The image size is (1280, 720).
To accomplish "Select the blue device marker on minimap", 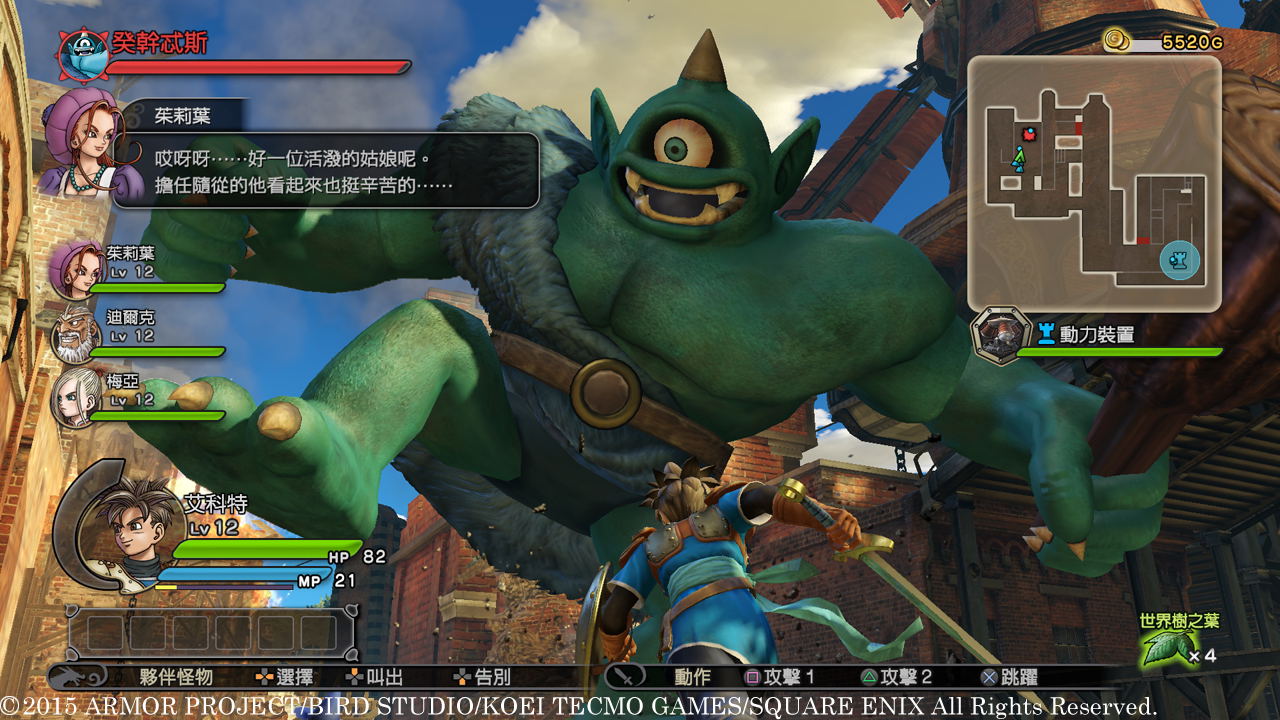I will (x=1179, y=260).
